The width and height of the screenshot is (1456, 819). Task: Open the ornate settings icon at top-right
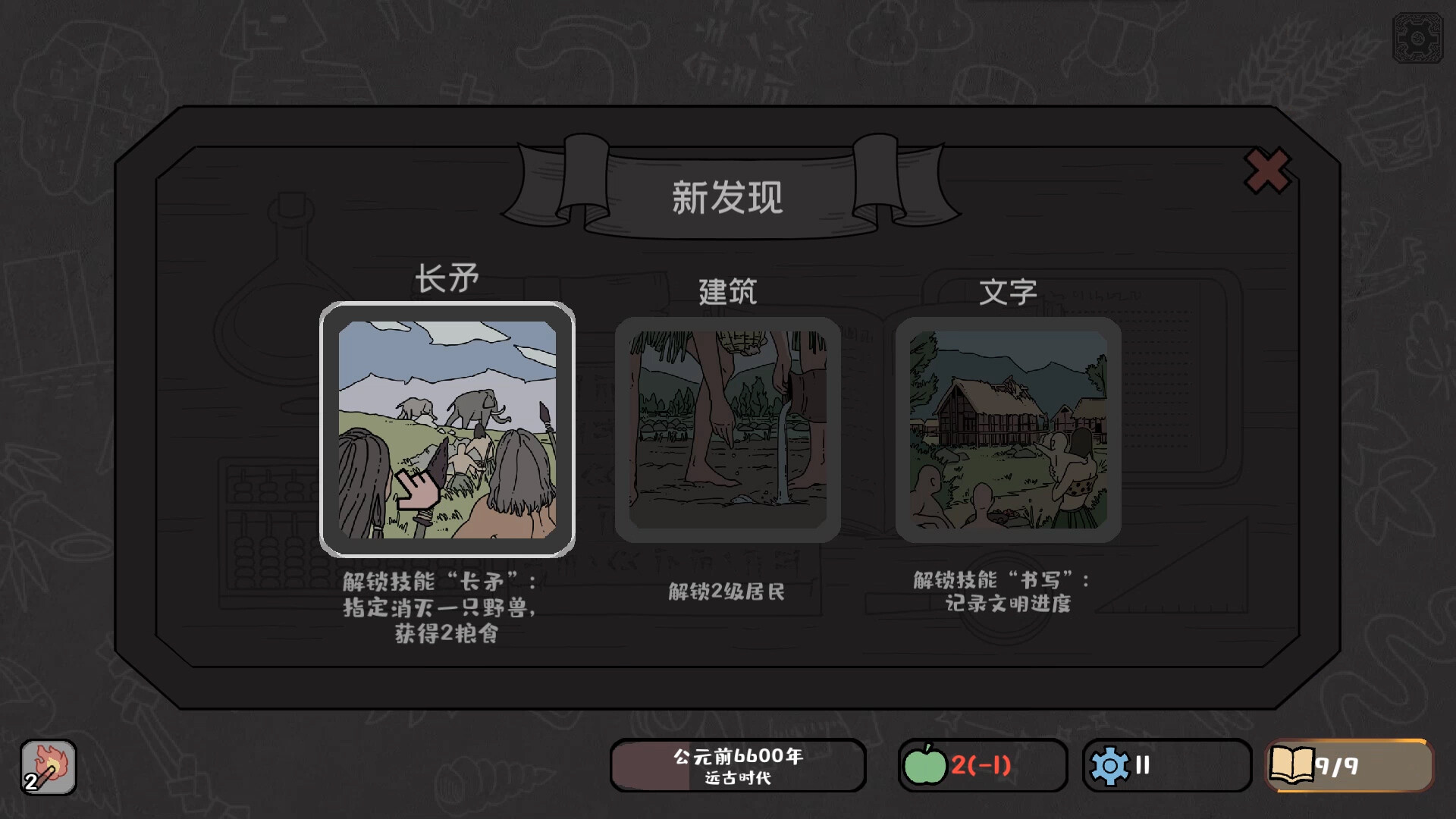coord(1418,36)
